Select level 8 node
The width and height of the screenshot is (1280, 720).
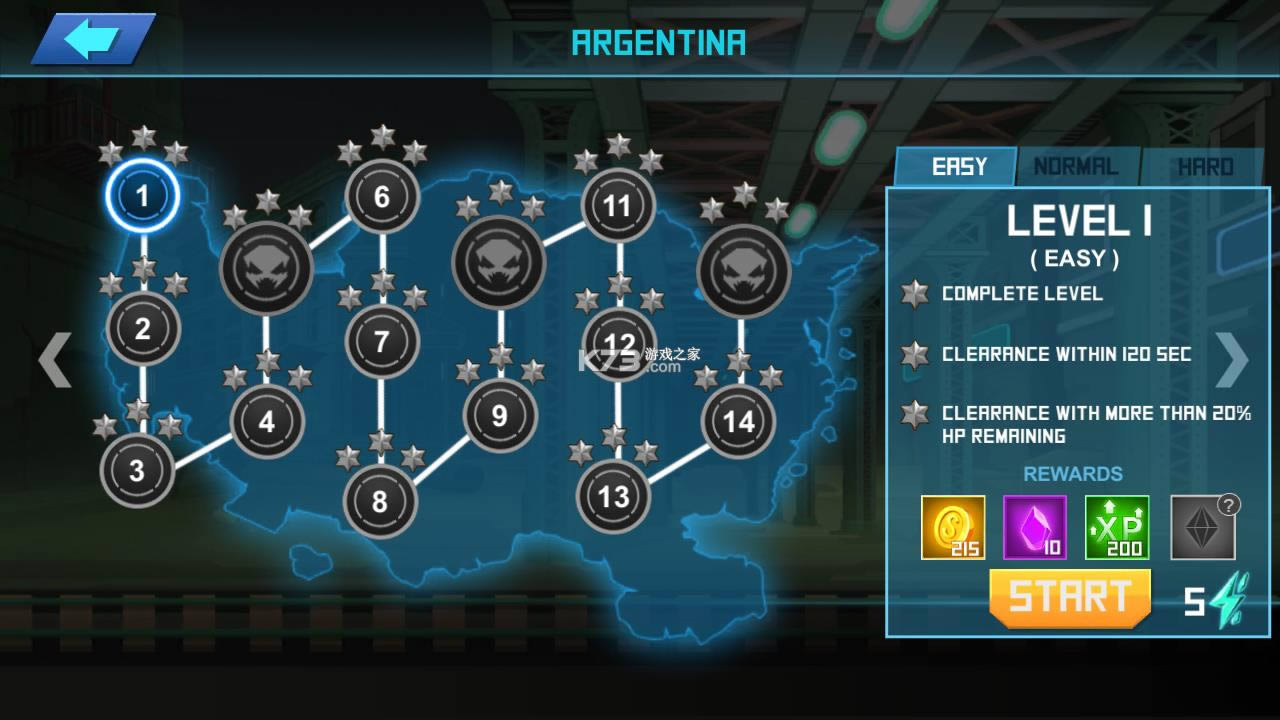pyautogui.click(x=379, y=501)
